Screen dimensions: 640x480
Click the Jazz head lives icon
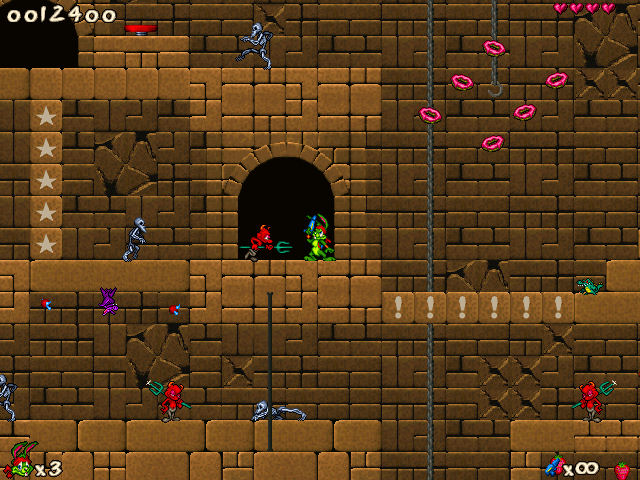tap(18, 462)
